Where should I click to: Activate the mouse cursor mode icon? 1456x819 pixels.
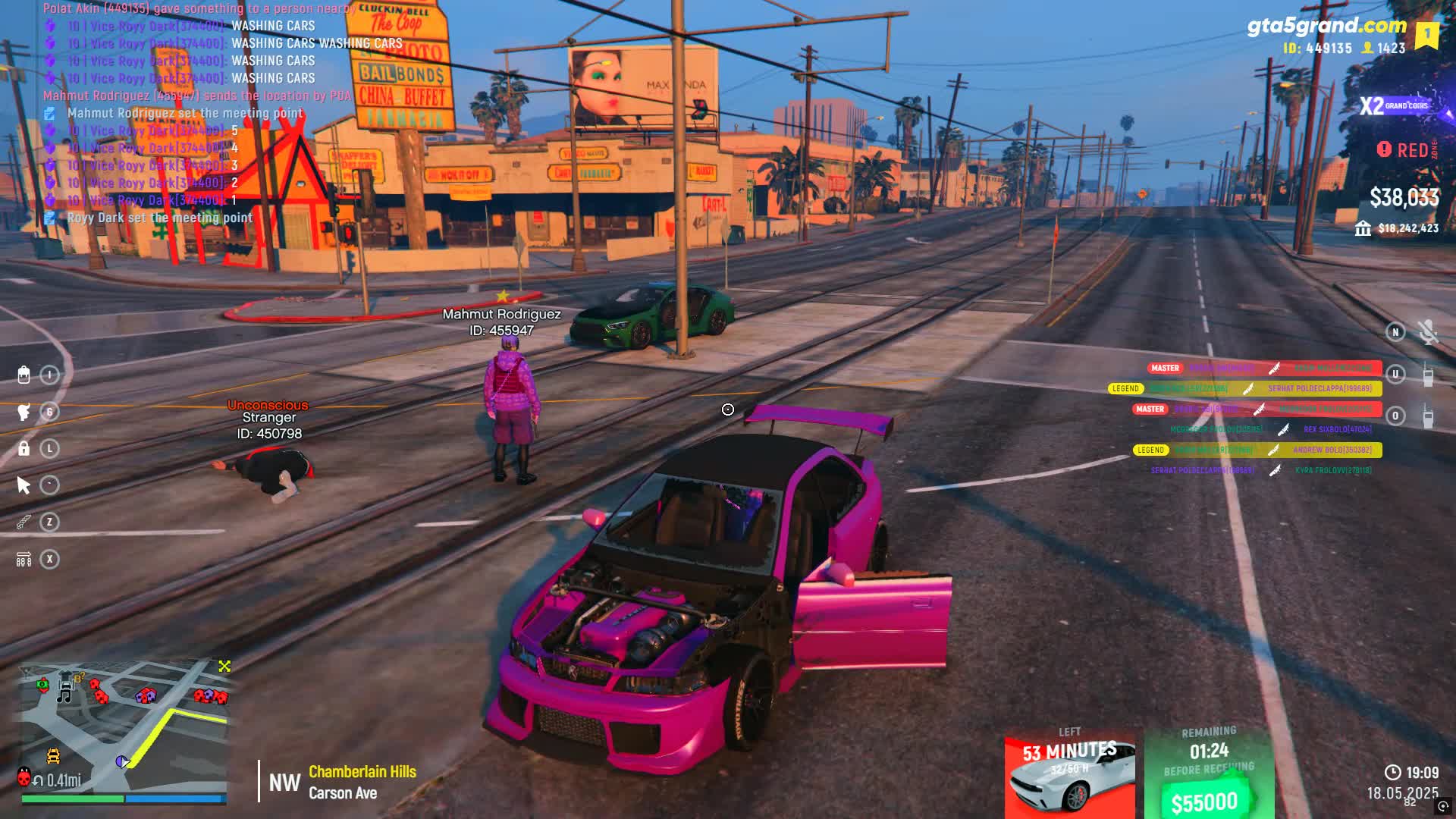click(24, 485)
